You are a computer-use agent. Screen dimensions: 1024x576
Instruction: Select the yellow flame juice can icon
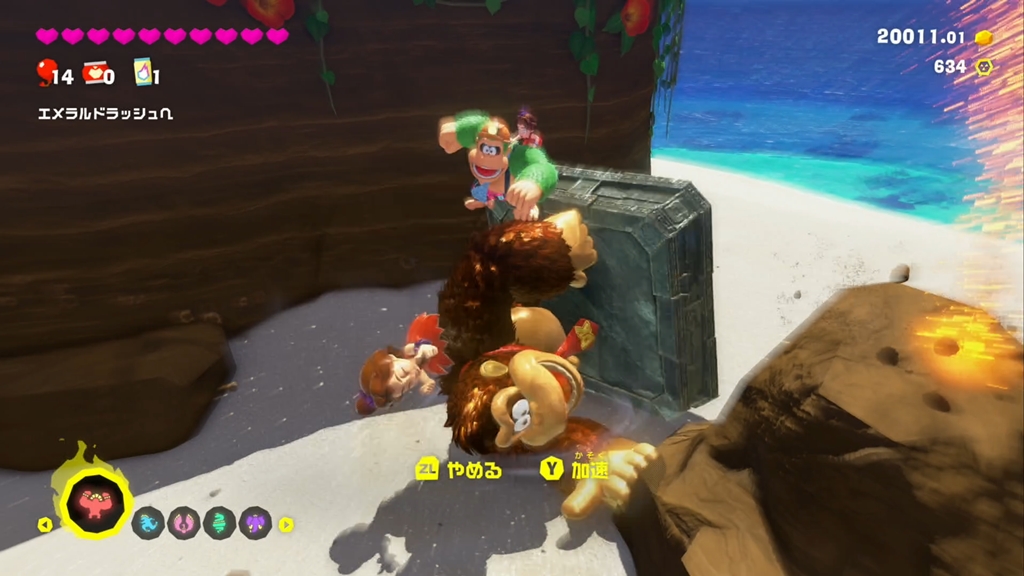point(143,73)
